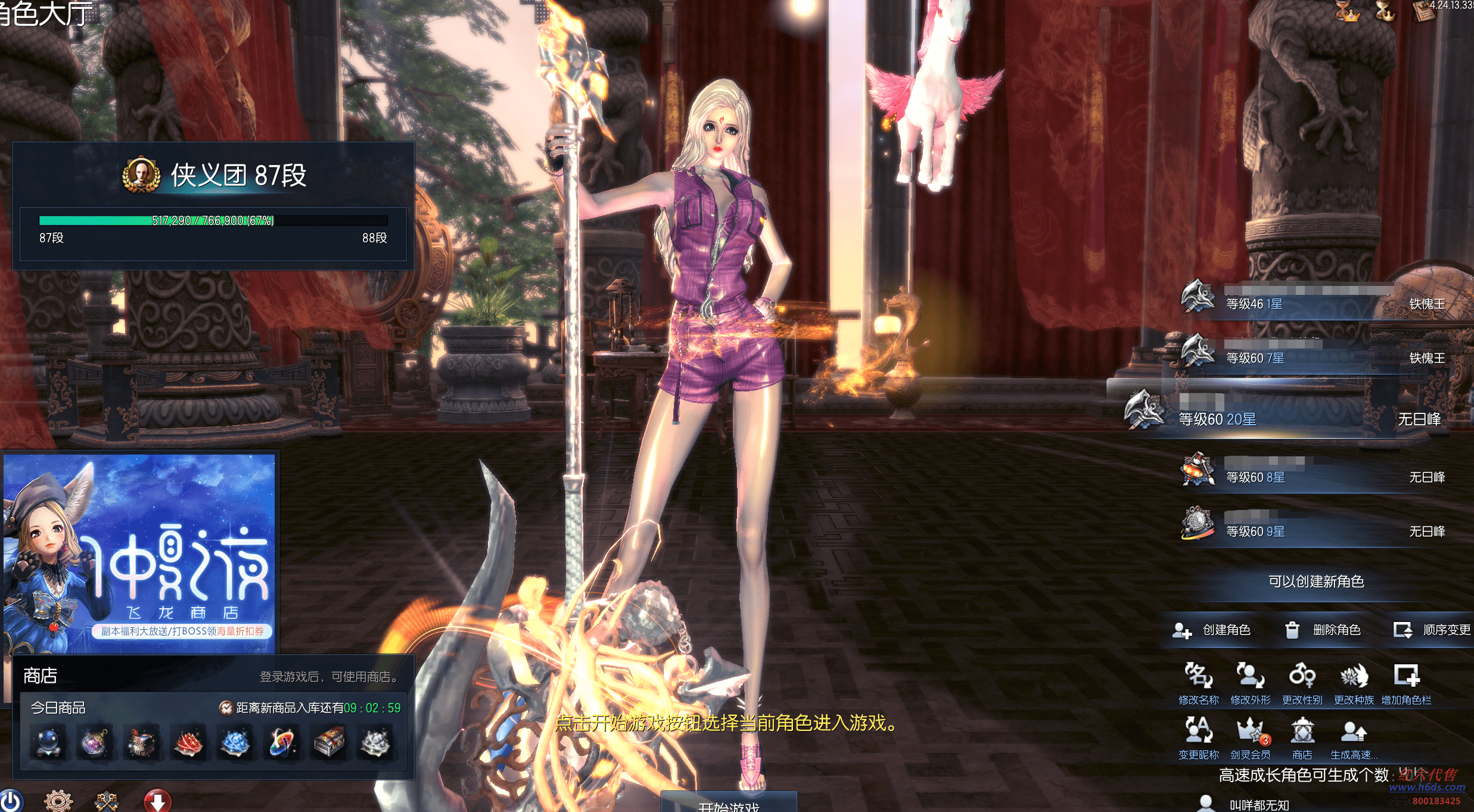The width and height of the screenshot is (1474, 812).
Task: Select the level 60 8-star character
Action: point(1311,475)
